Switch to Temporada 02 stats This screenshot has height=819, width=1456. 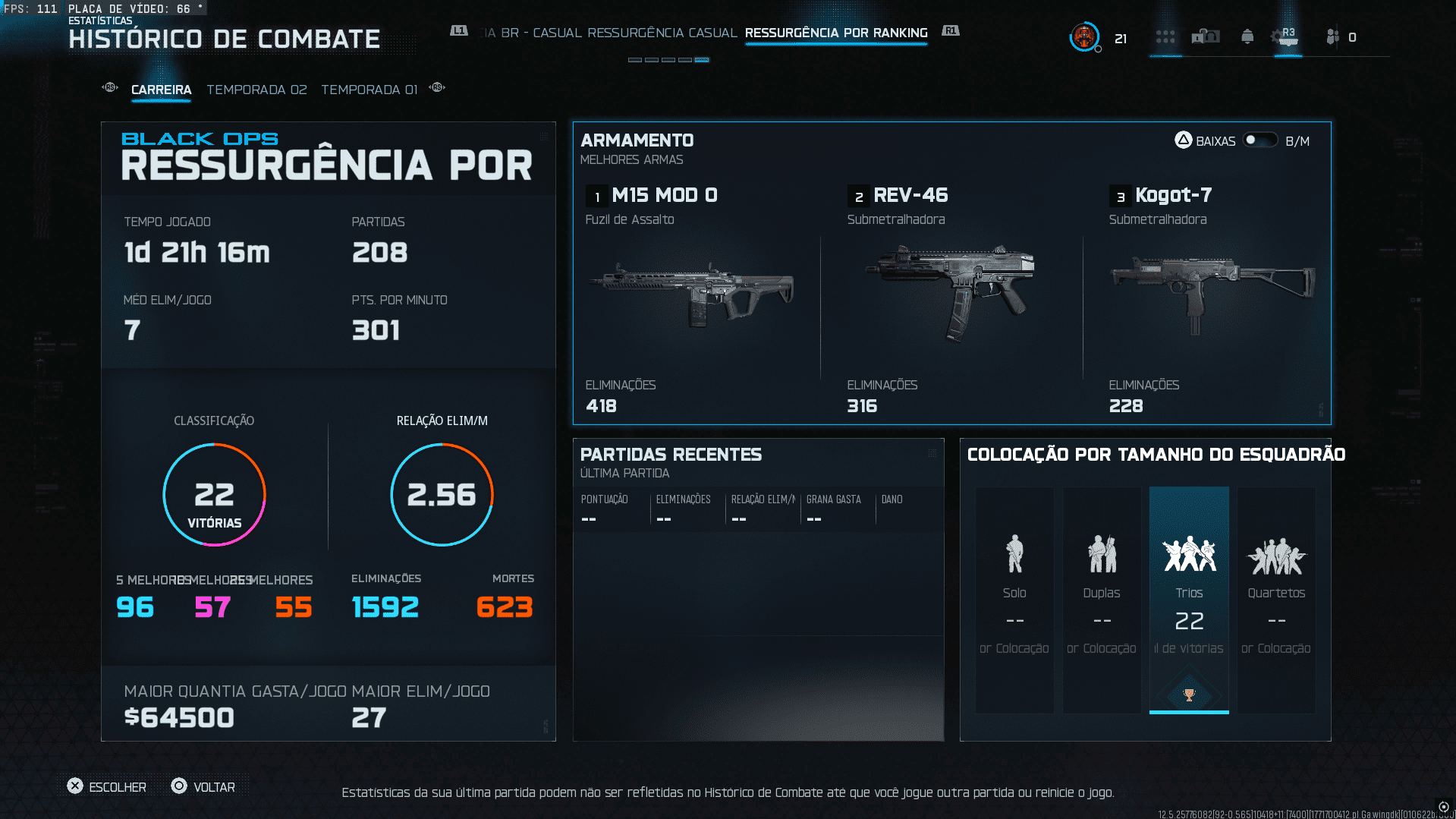[256, 90]
